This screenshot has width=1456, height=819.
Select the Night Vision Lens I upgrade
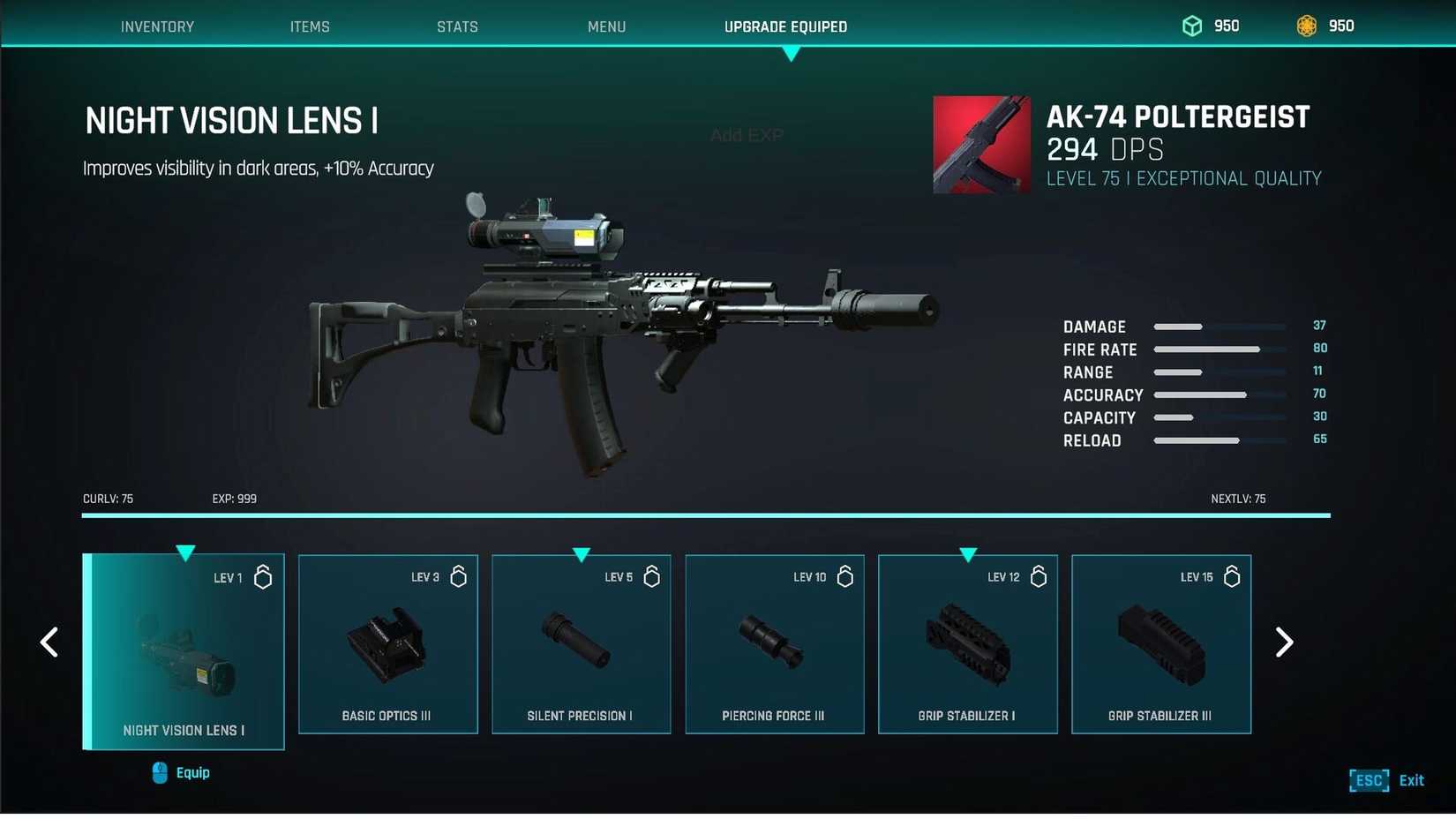click(x=184, y=652)
